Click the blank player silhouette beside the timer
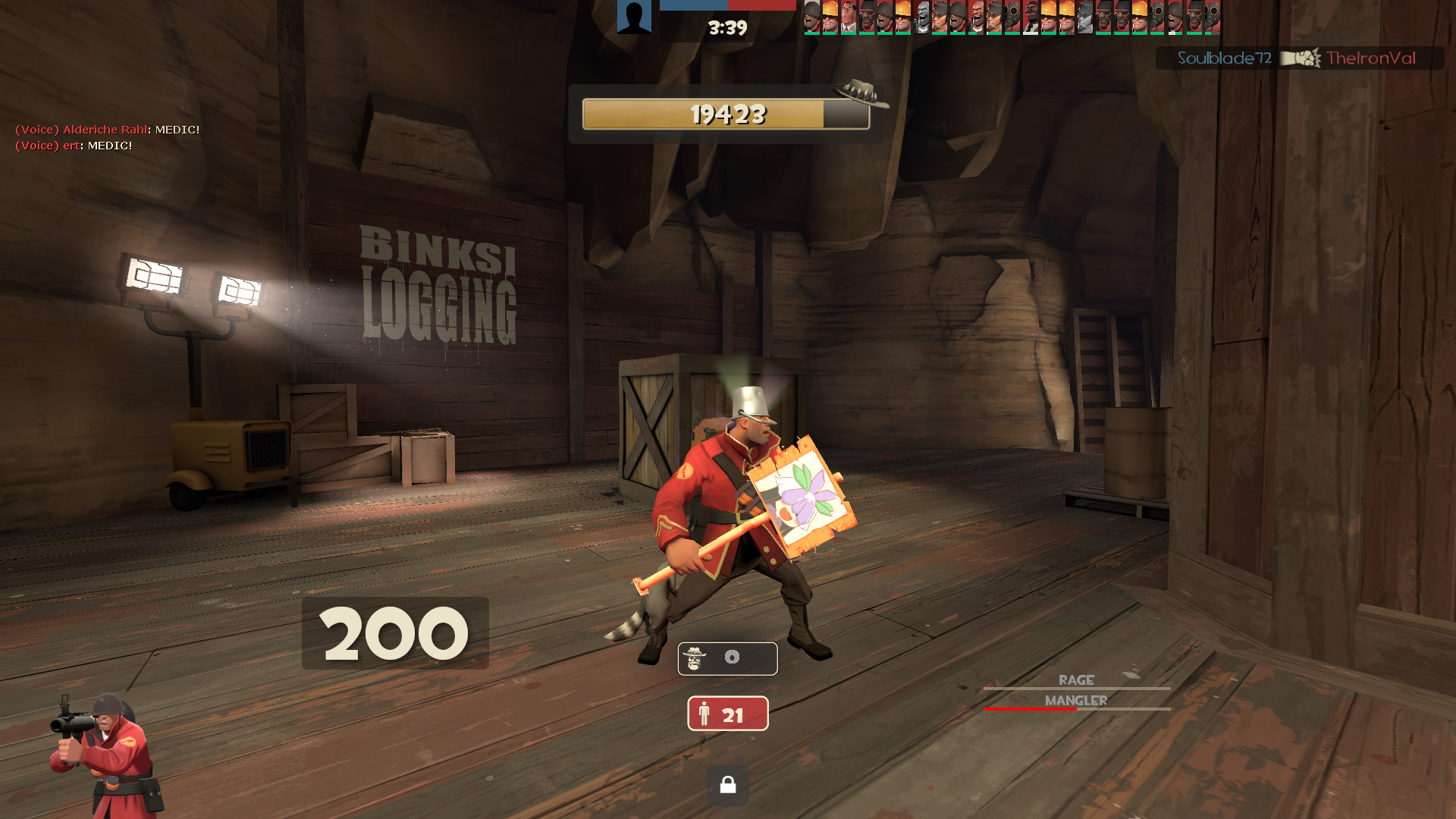 click(x=635, y=17)
